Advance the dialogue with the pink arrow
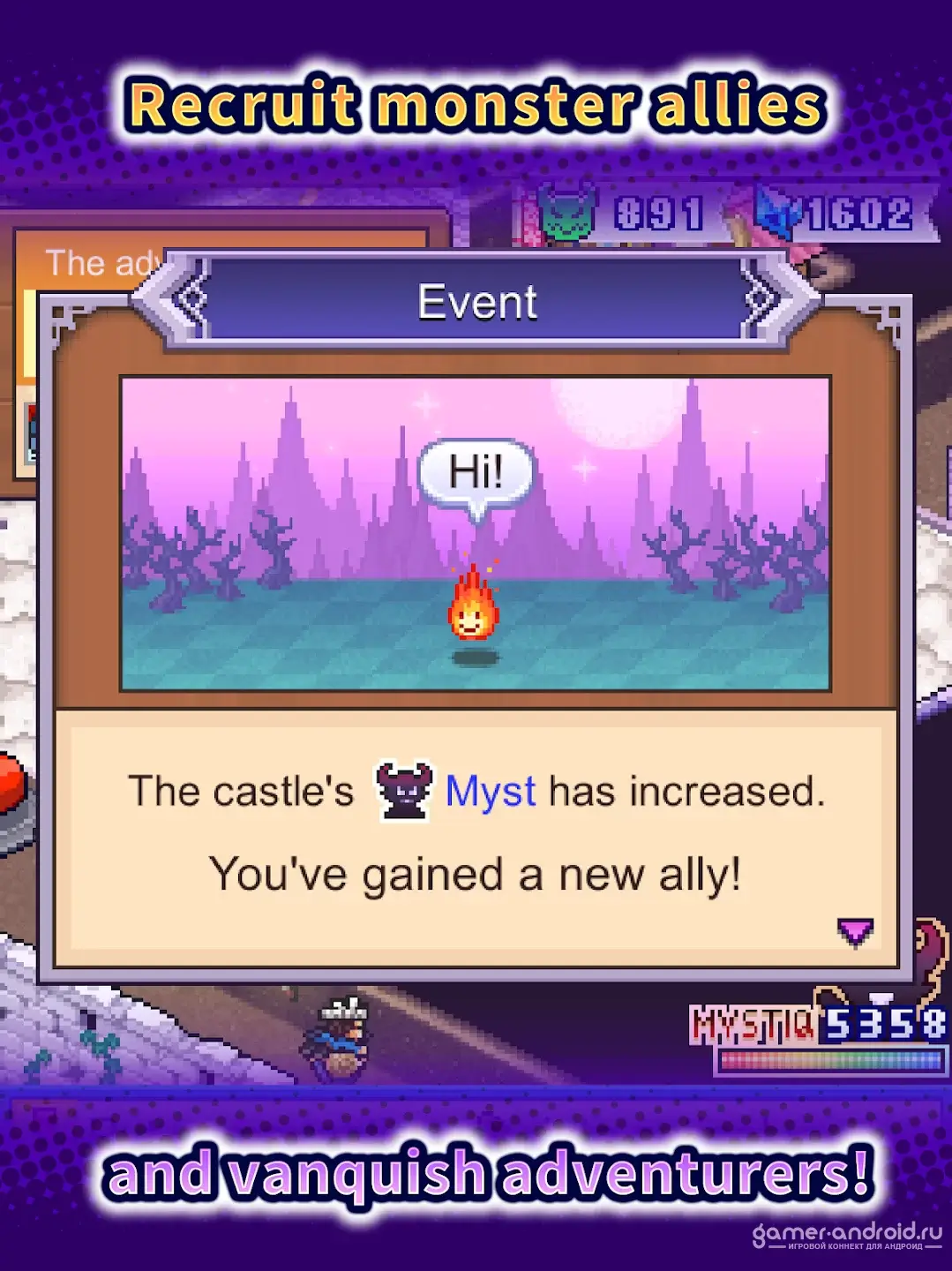 (854, 931)
